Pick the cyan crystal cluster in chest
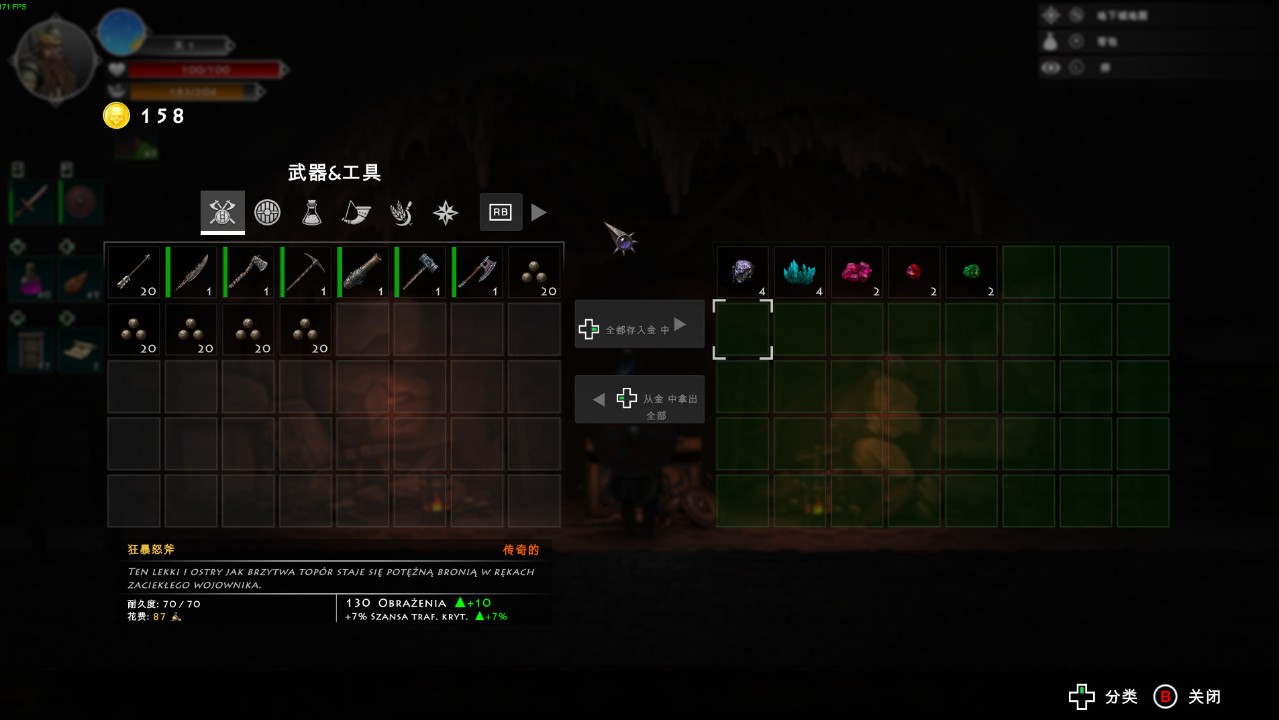The height and width of the screenshot is (720, 1279). click(800, 272)
